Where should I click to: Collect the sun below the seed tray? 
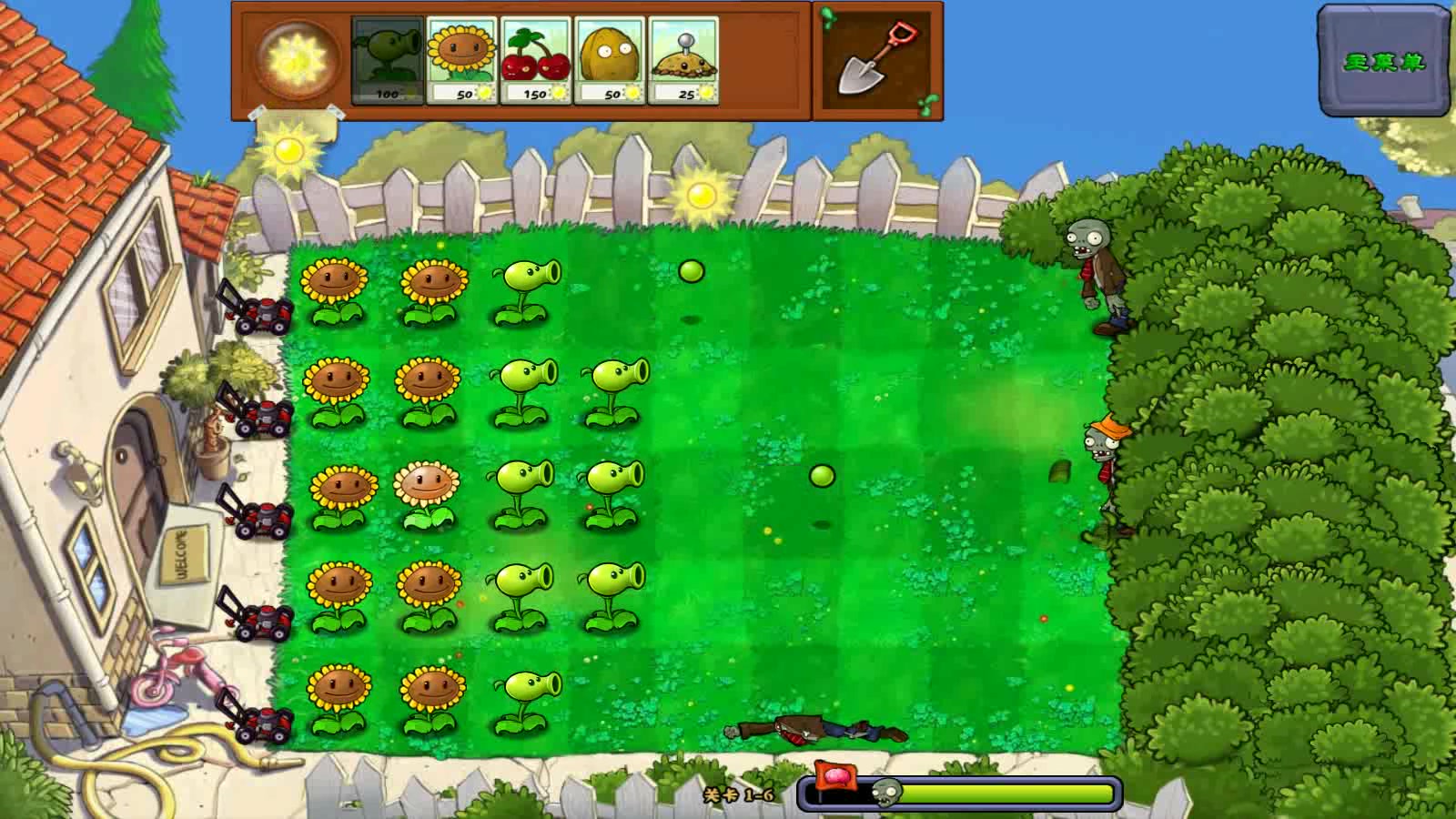coord(288,149)
